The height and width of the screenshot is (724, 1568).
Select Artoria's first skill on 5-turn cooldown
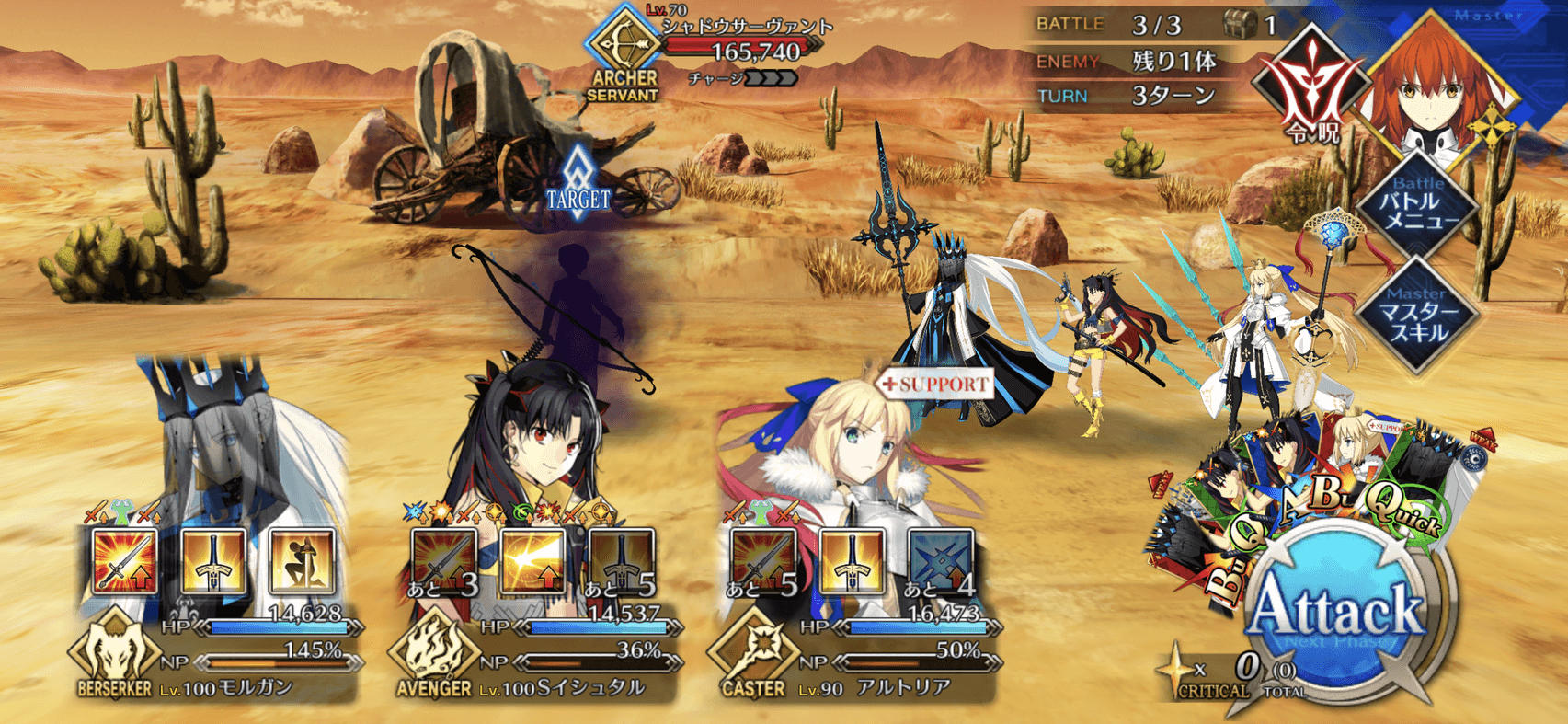762,560
